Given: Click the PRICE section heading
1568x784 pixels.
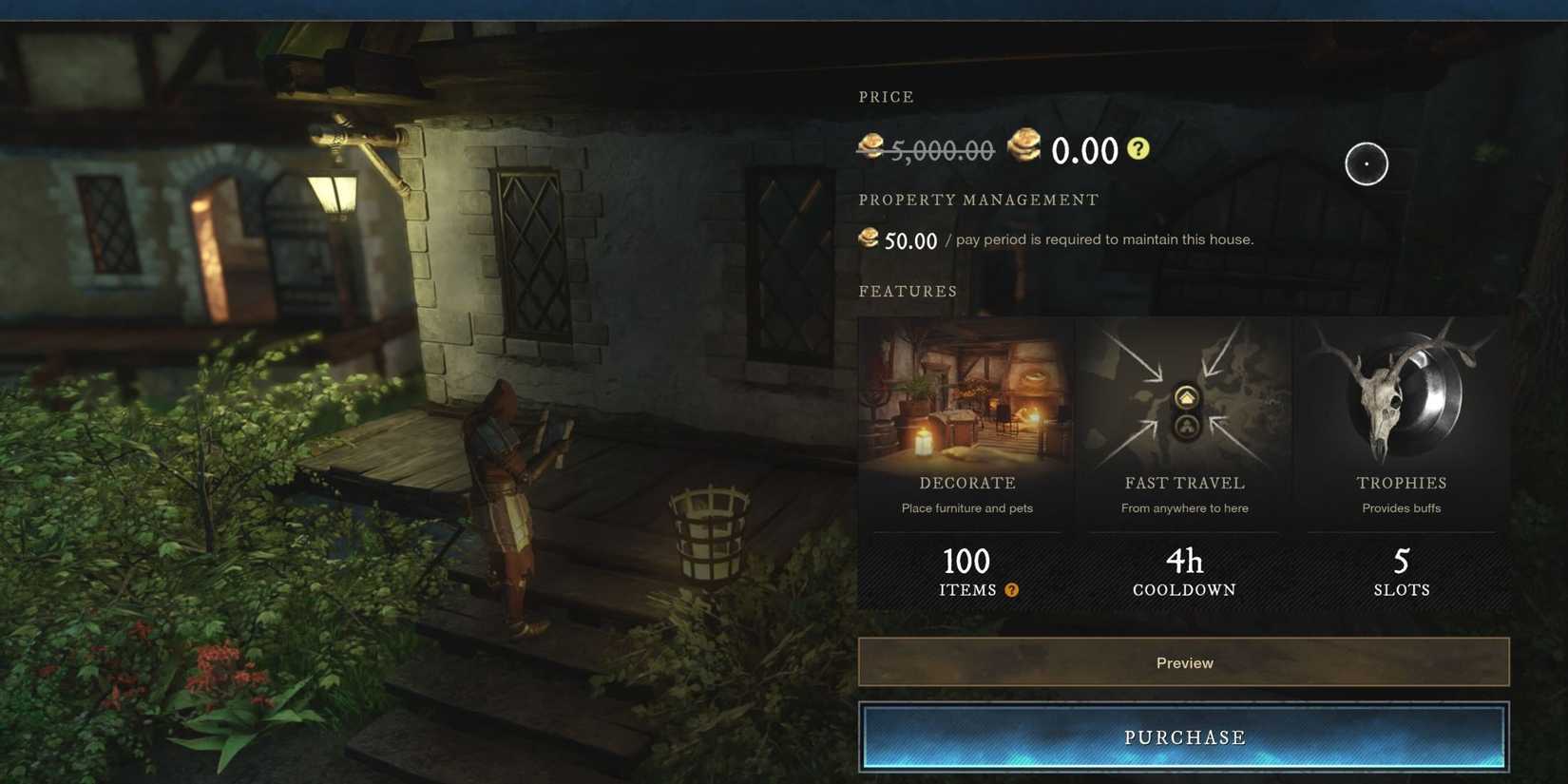Looking at the screenshot, I should [886, 96].
